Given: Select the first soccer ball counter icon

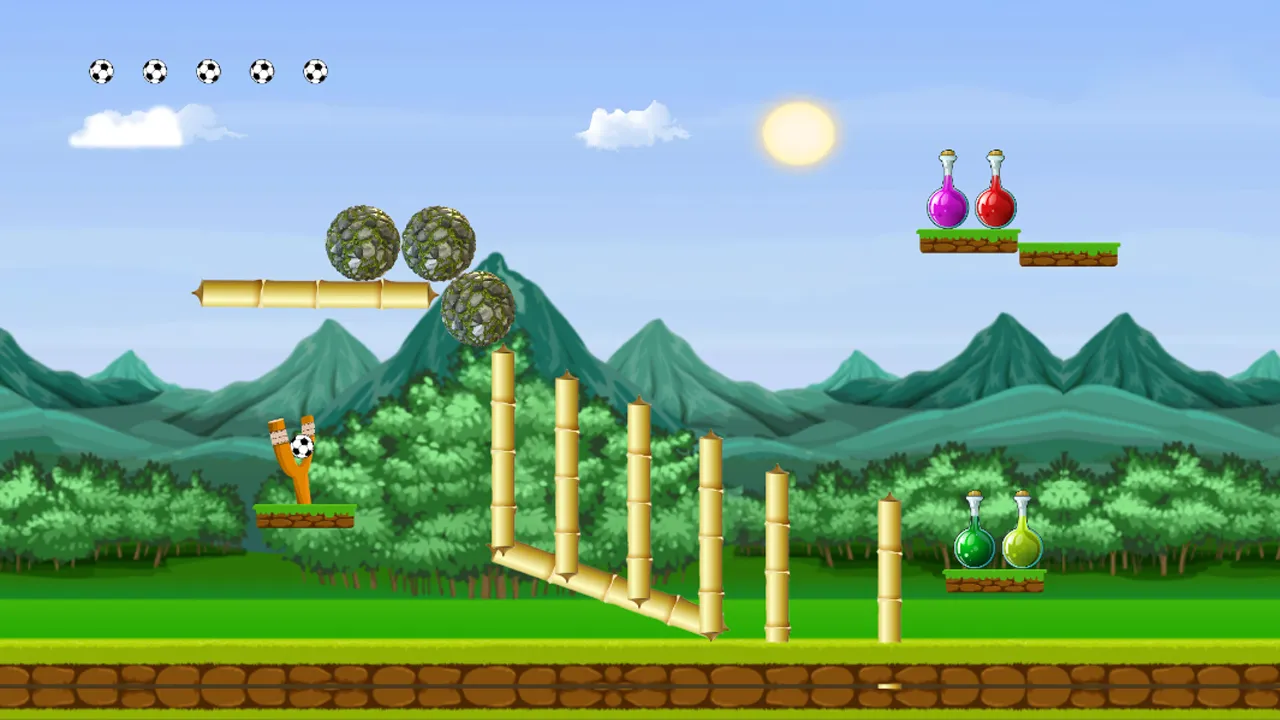Looking at the screenshot, I should coord(101,70).
